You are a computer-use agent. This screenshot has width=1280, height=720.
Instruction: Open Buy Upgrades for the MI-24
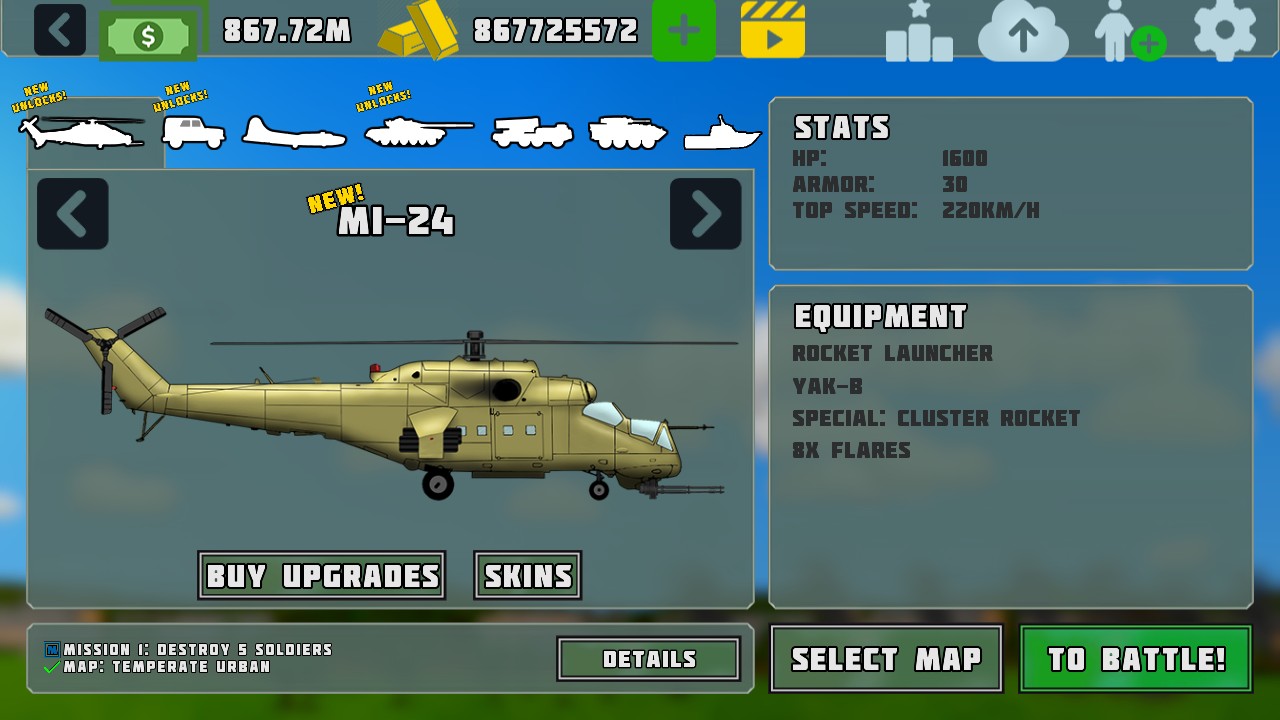[322, 576]
